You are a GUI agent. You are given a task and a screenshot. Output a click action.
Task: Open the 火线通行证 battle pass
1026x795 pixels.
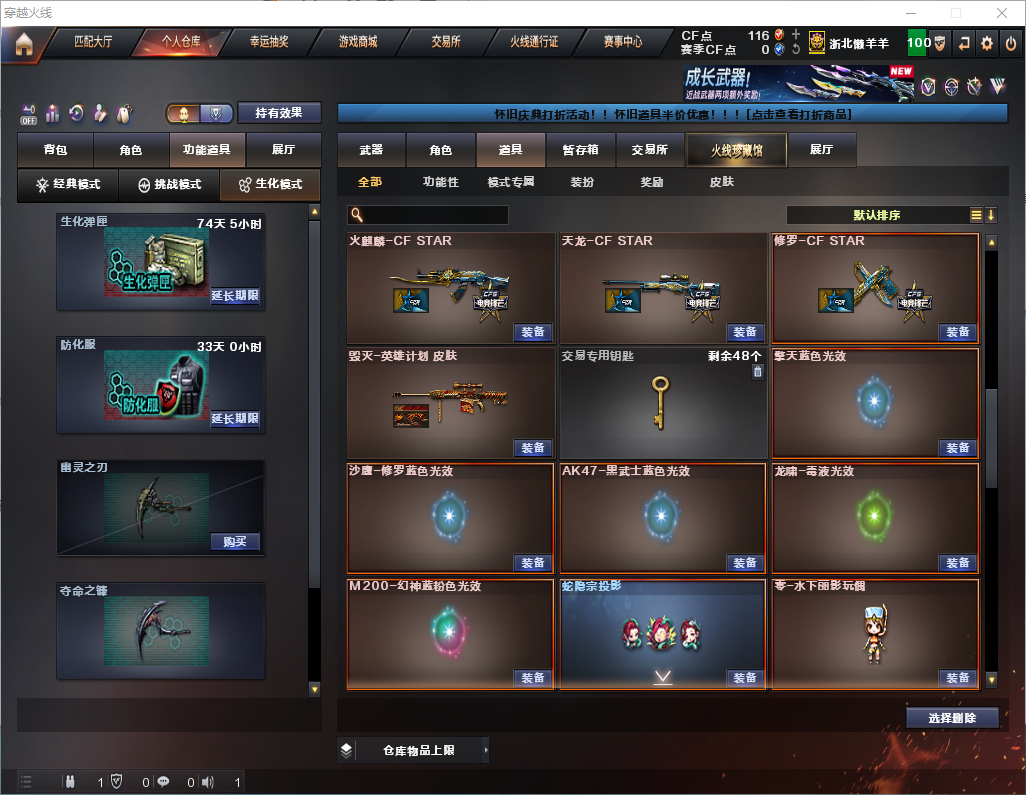pos(534,42)
